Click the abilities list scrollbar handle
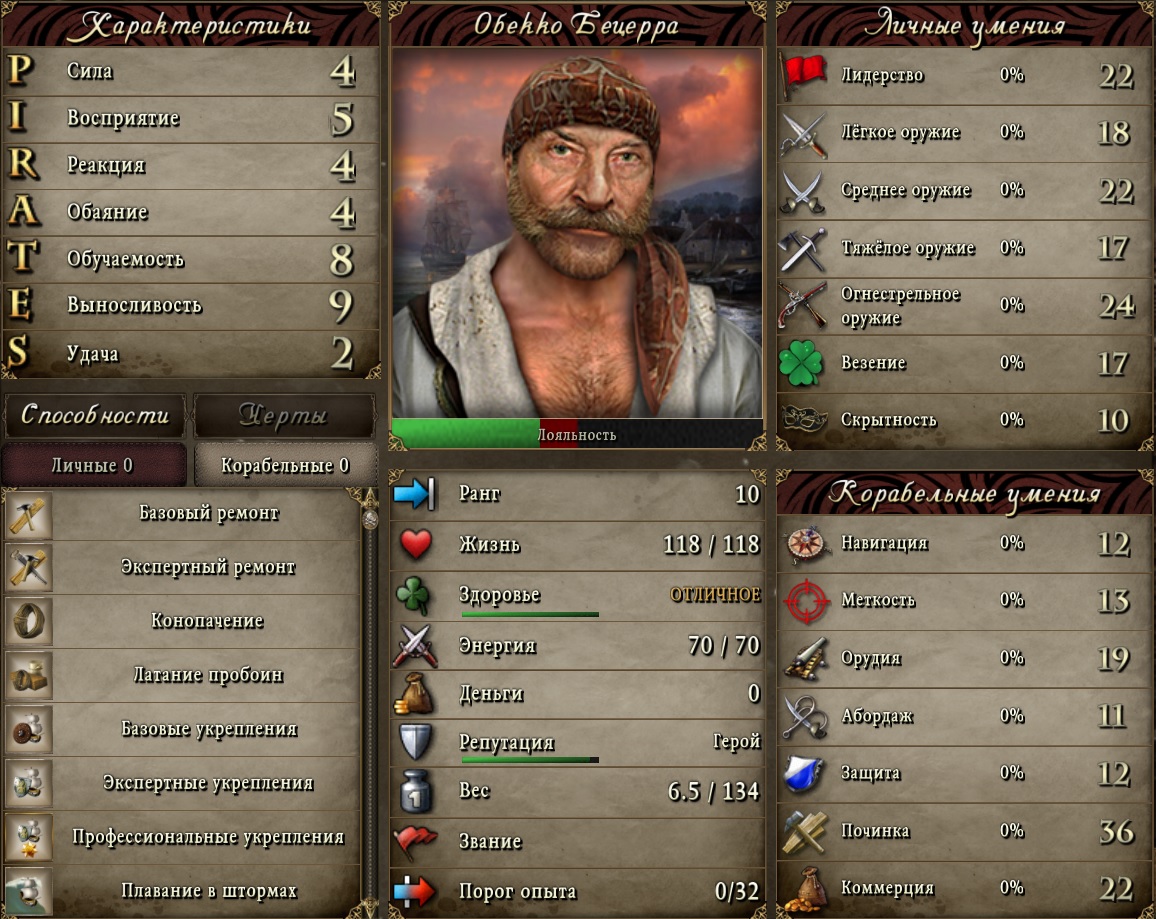This screenshot has width=1156, height=919. pyautogui.click(x=370, y=519)
